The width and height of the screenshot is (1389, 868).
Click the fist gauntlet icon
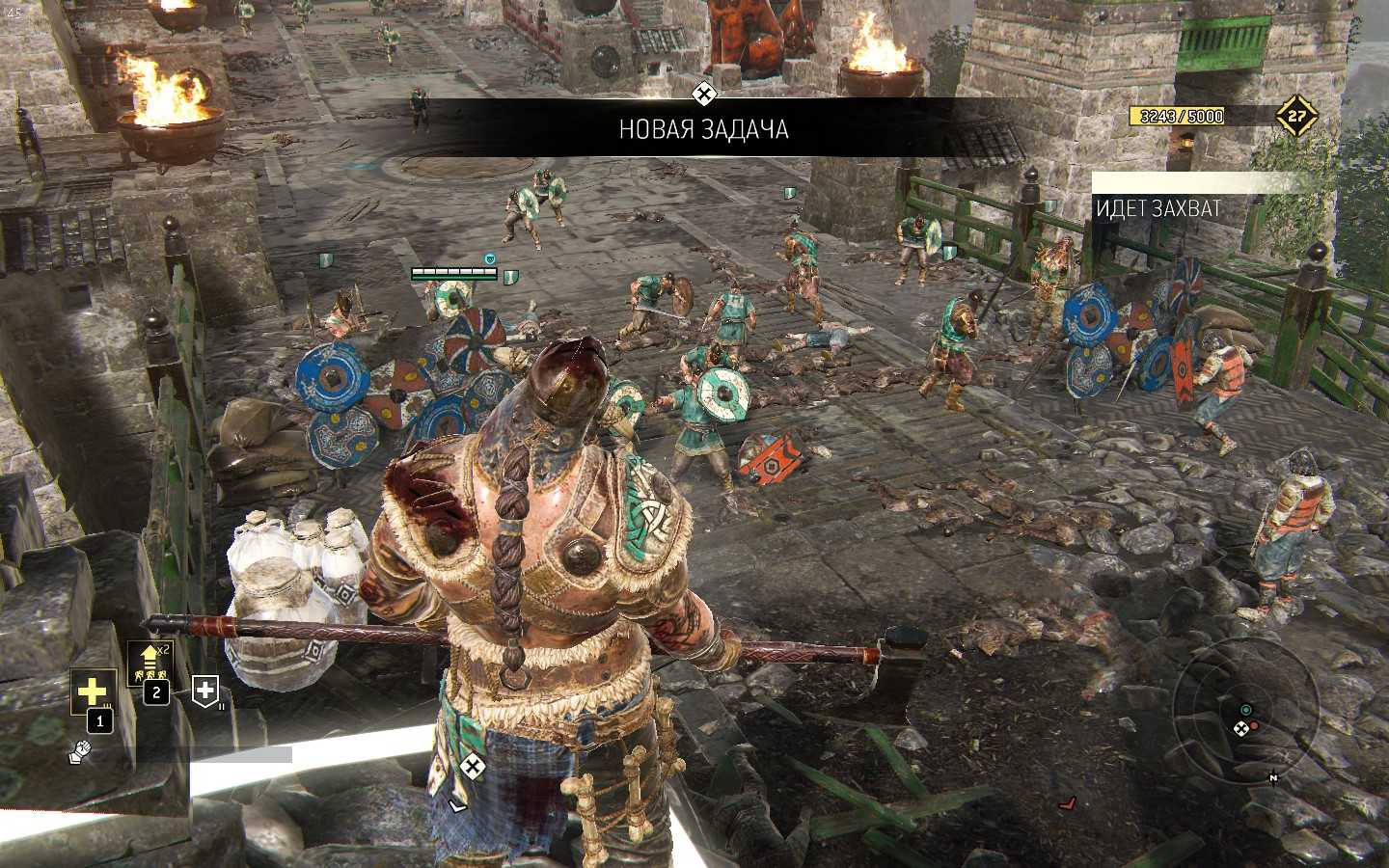click(x=80, y=752)
